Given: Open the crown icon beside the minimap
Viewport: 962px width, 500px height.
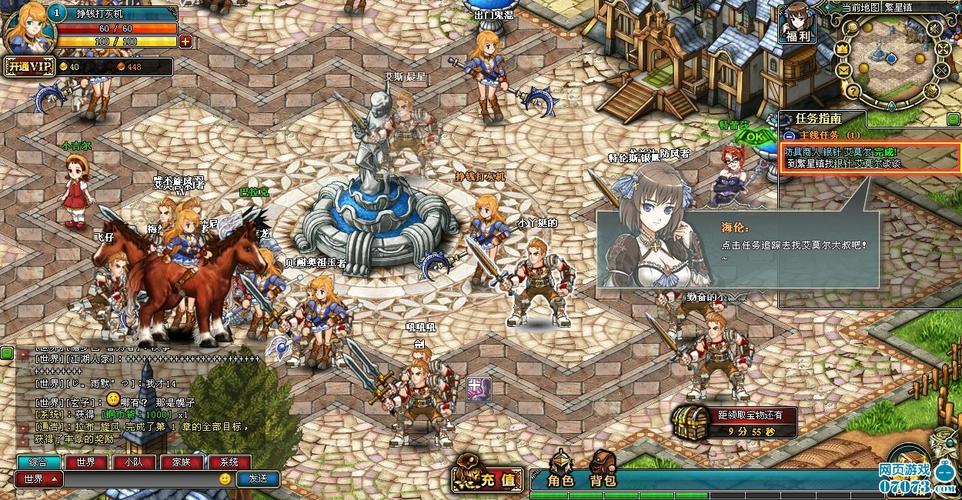Looking at the screenshot, I should (x=842, y=47).
